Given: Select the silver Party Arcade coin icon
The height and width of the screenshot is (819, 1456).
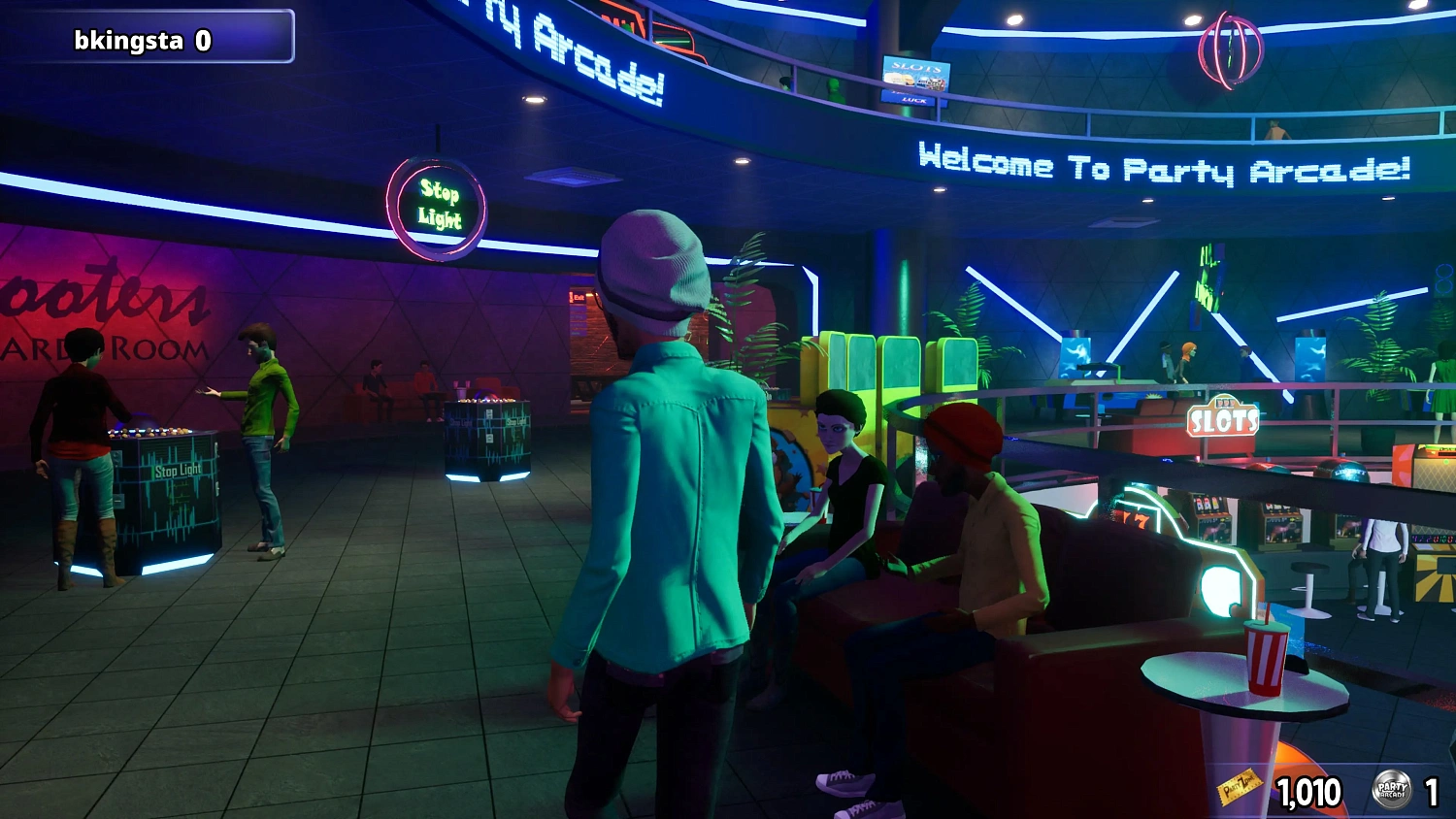Looking at the screenshot, I should (x=1392, y=791).
